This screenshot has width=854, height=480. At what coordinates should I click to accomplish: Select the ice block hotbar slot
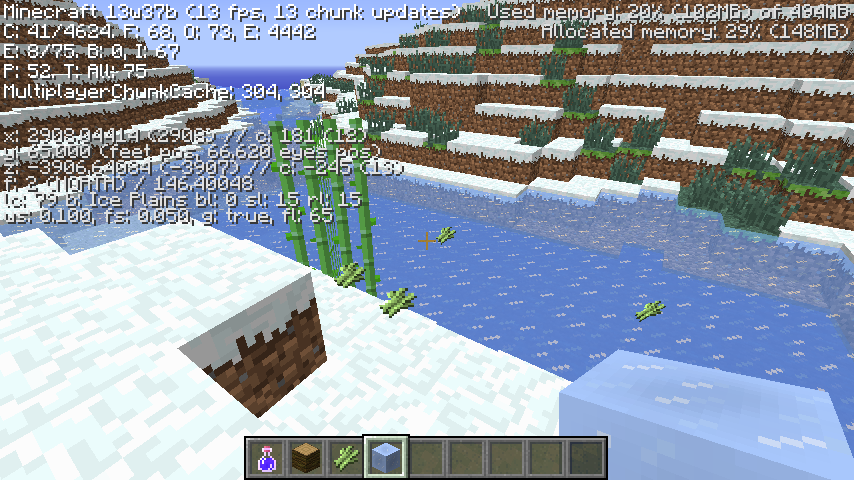(386, 458)
